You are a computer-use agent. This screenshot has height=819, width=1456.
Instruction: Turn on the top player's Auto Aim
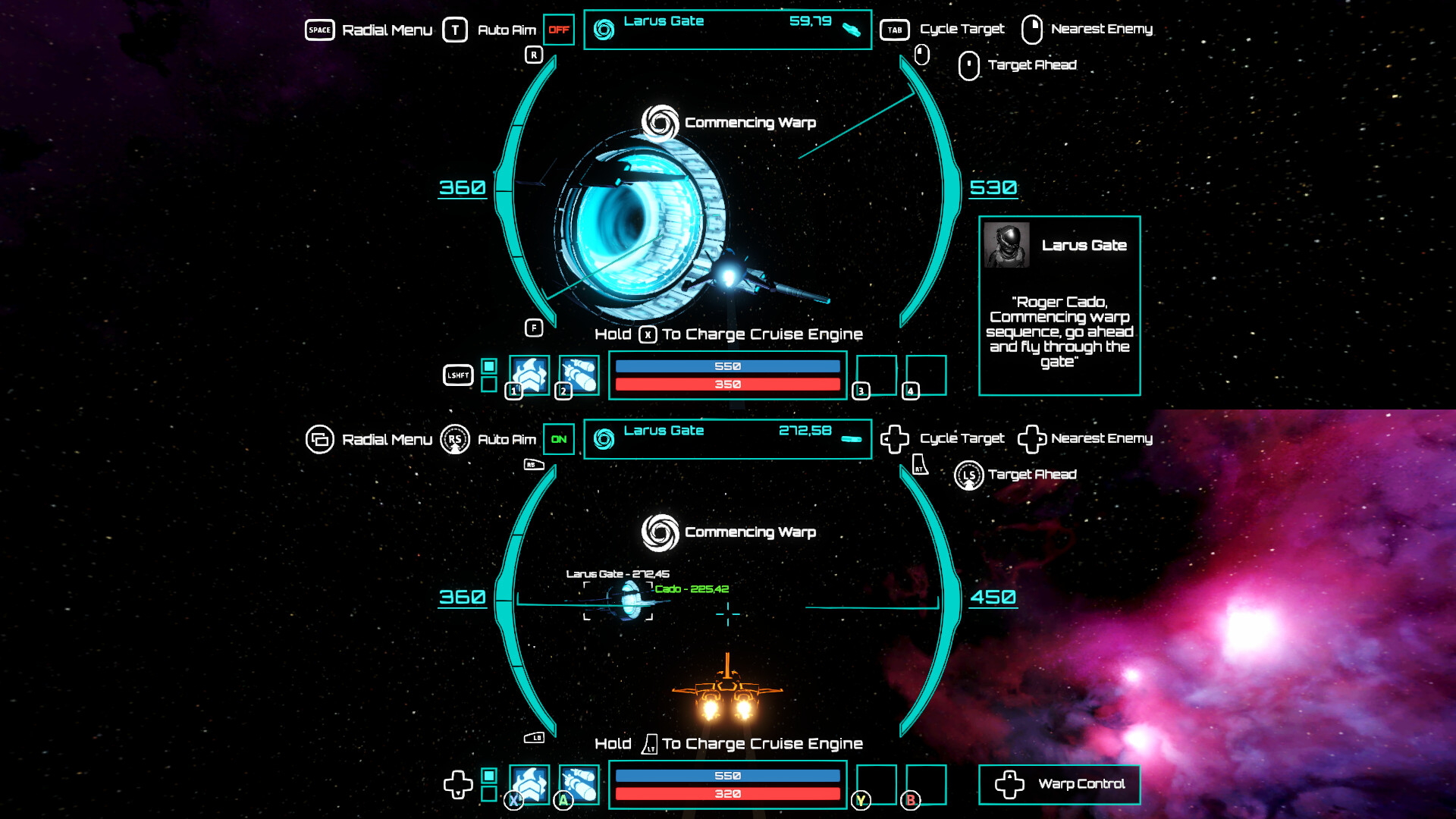coord(559,30)
